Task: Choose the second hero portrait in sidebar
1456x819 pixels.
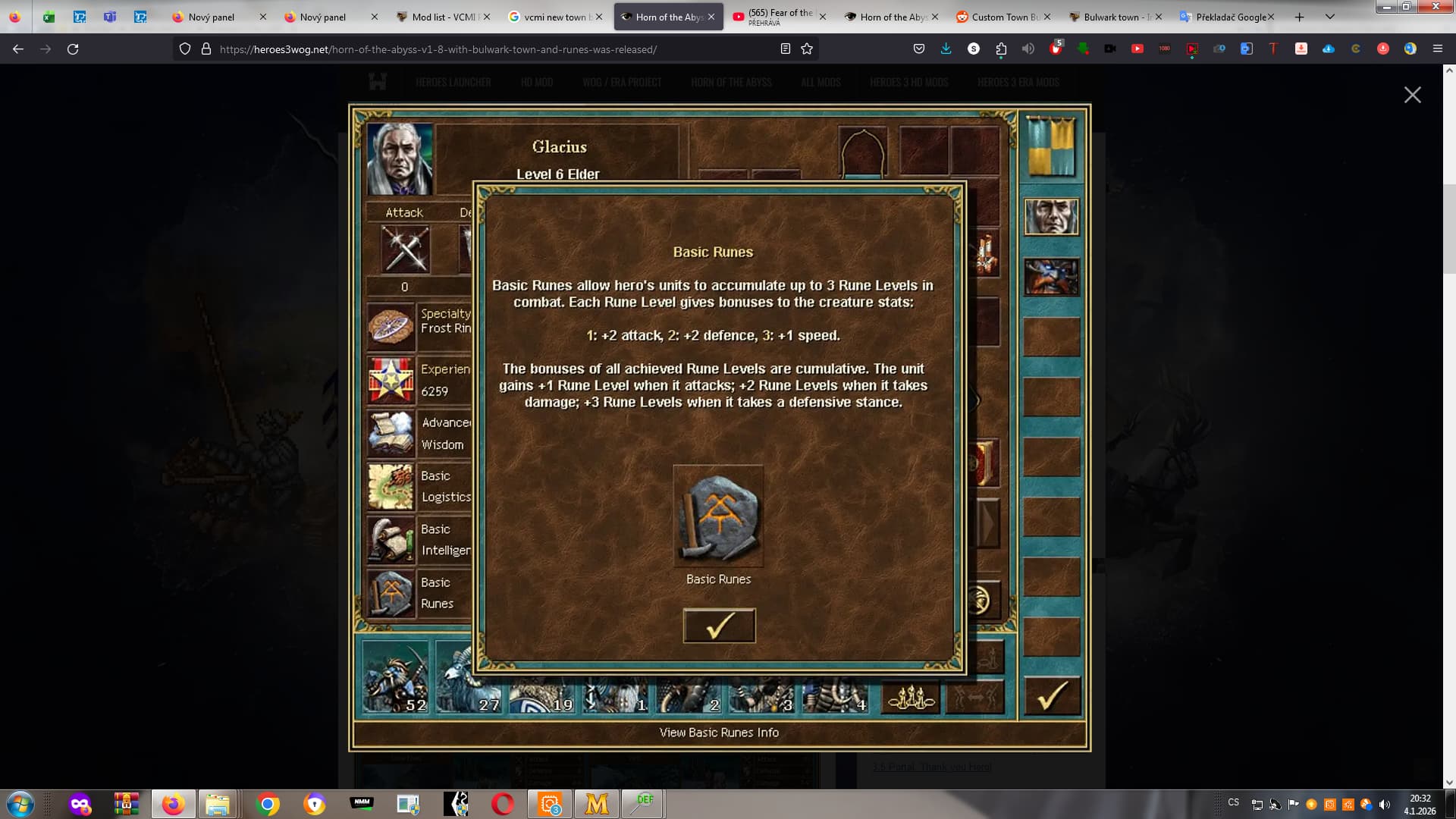Action: coord(1051,277)
